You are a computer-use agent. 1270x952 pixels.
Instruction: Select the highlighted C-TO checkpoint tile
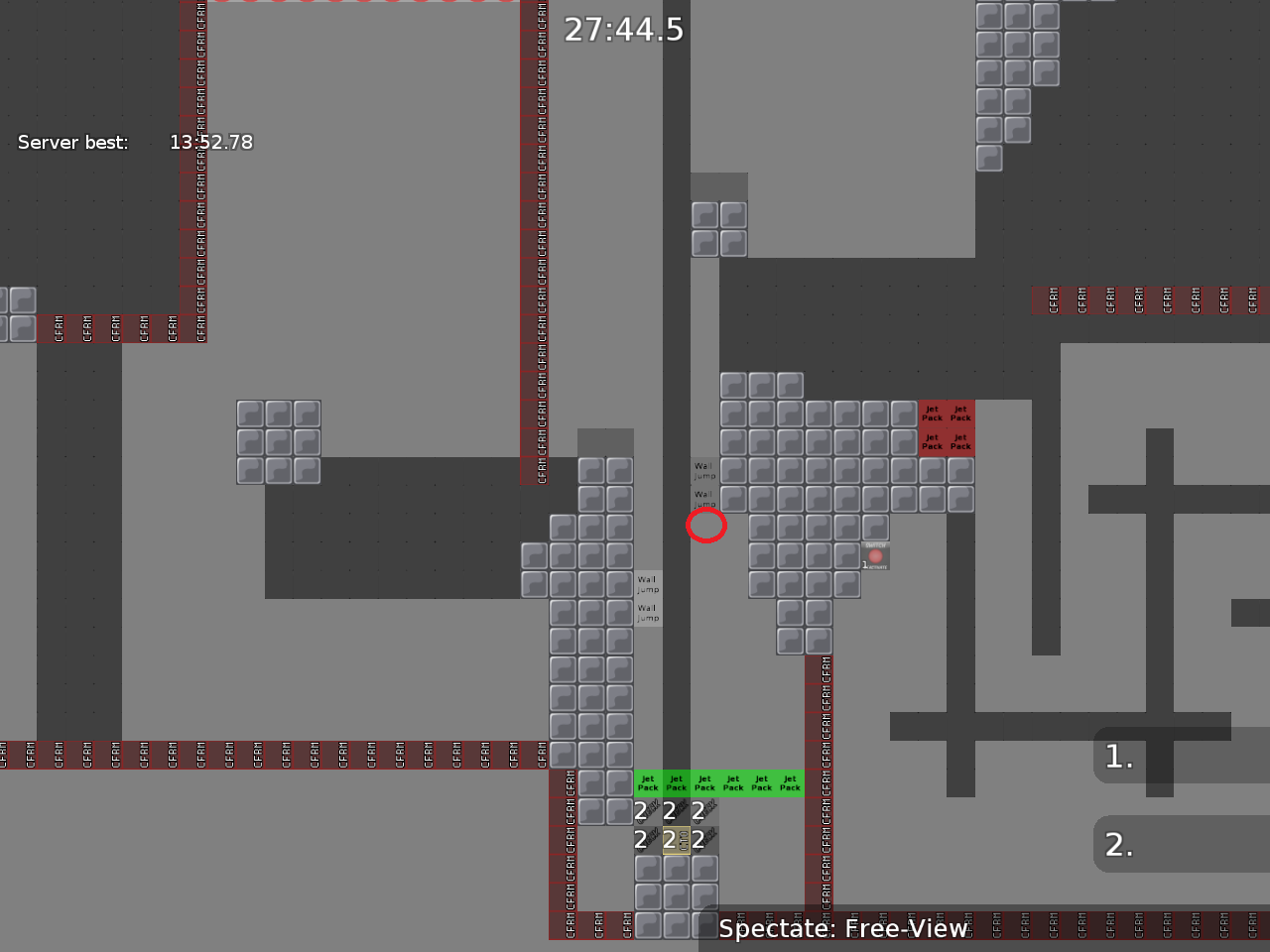click(x=678, y=839)
